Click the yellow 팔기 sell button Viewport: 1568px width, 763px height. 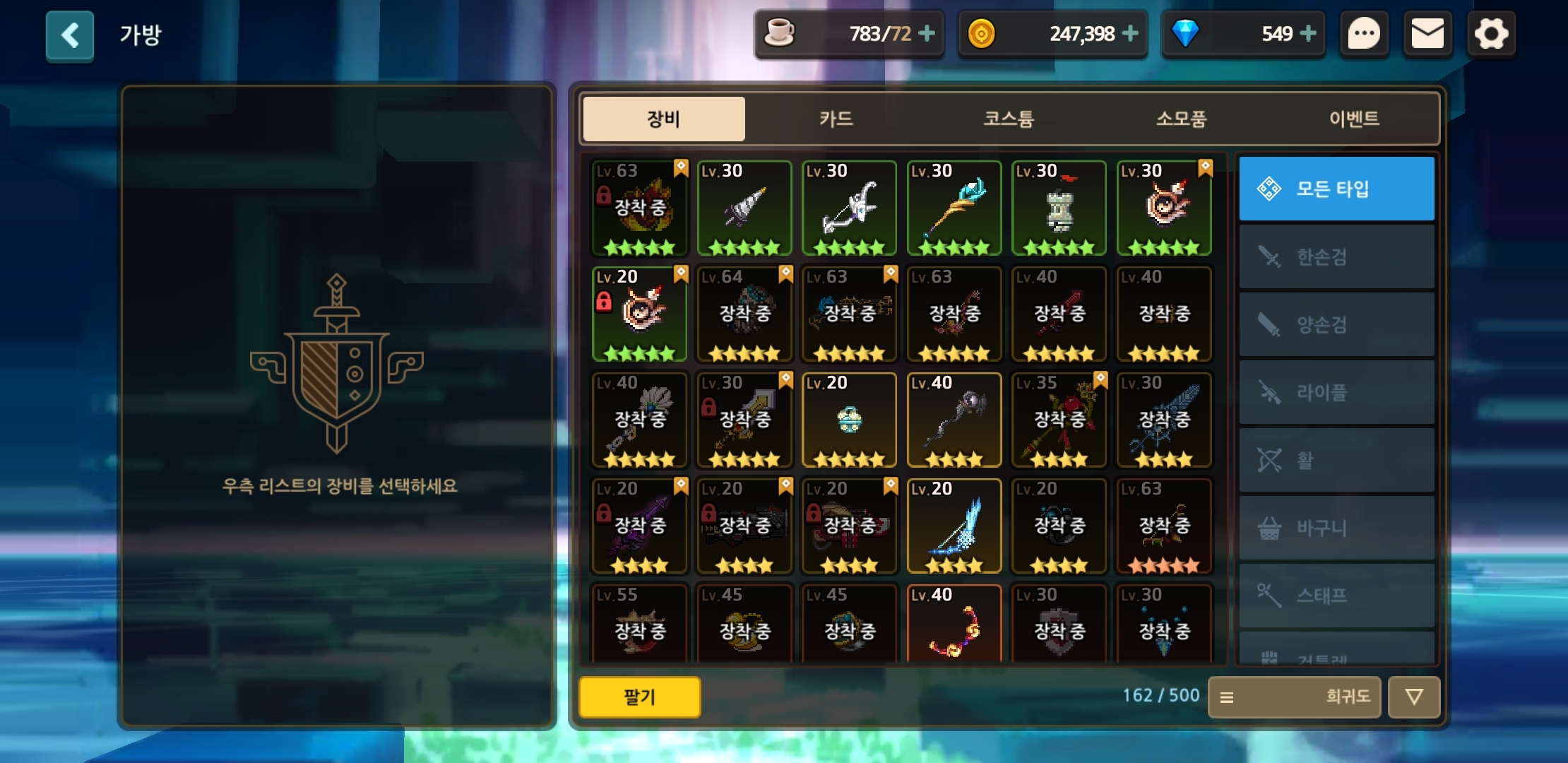pyautogui.click(x=640, y=697)
